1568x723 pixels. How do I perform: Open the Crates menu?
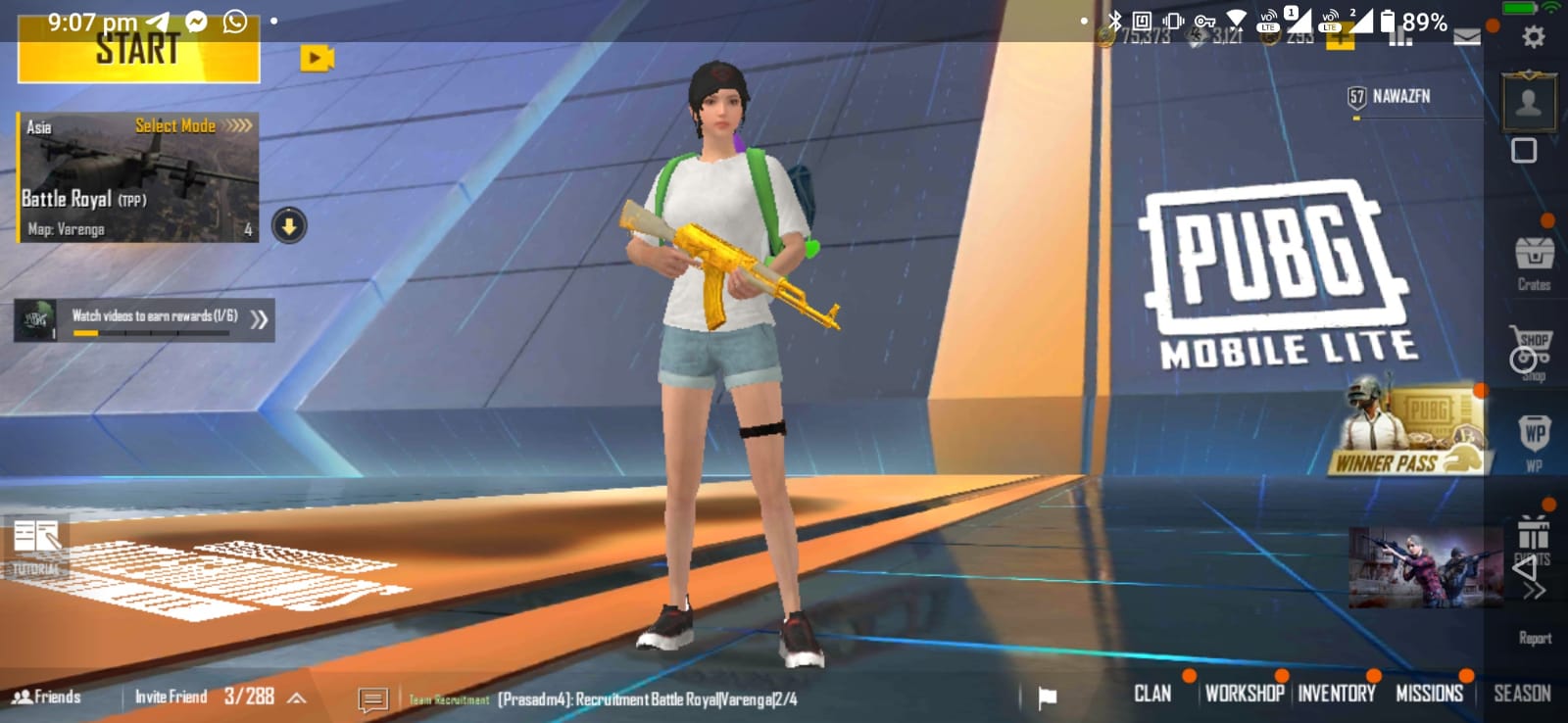(x=1534, y=261)
